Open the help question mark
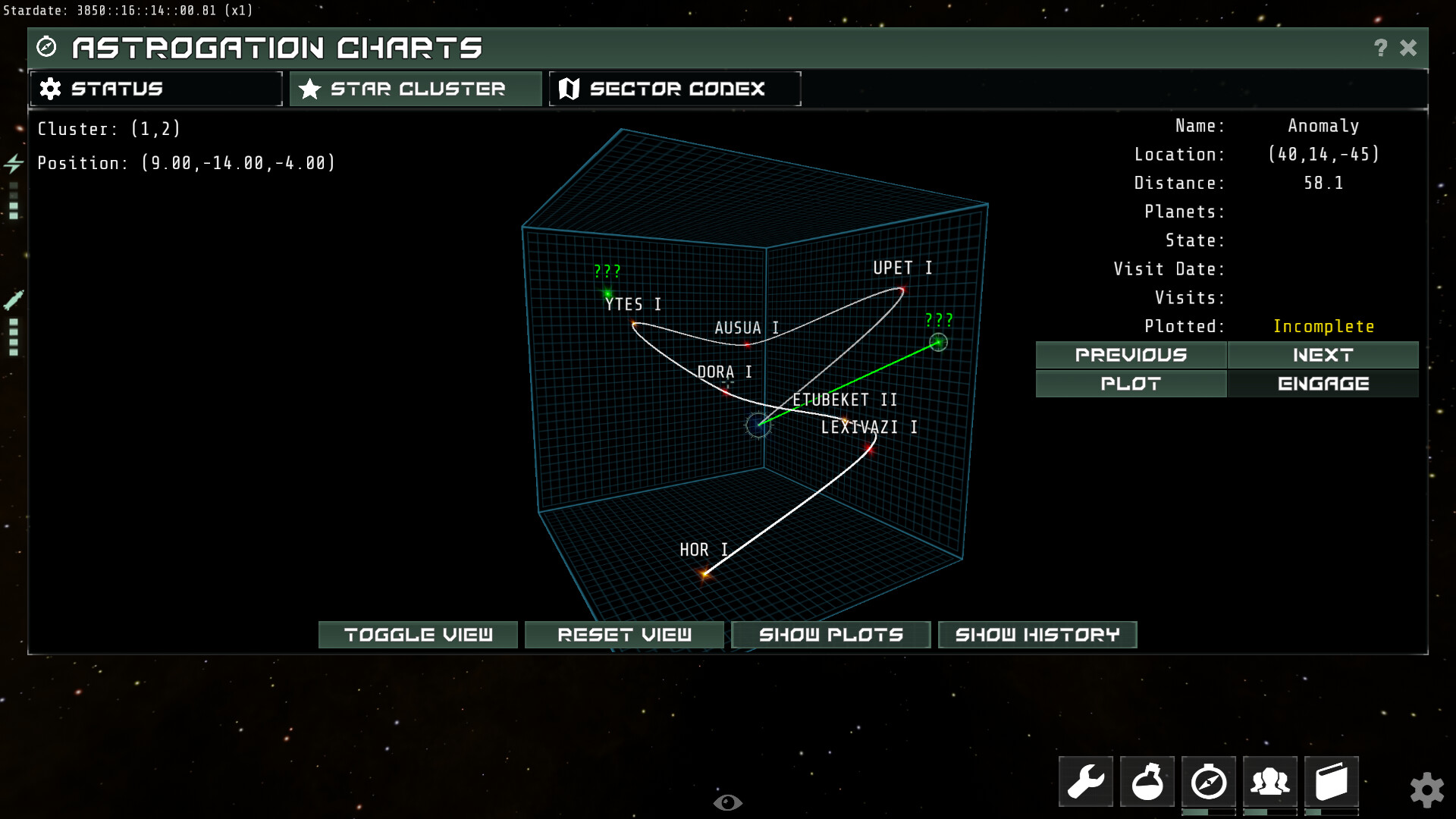Viewport: 1456px width, 819px height. [x=1379, y=47]
